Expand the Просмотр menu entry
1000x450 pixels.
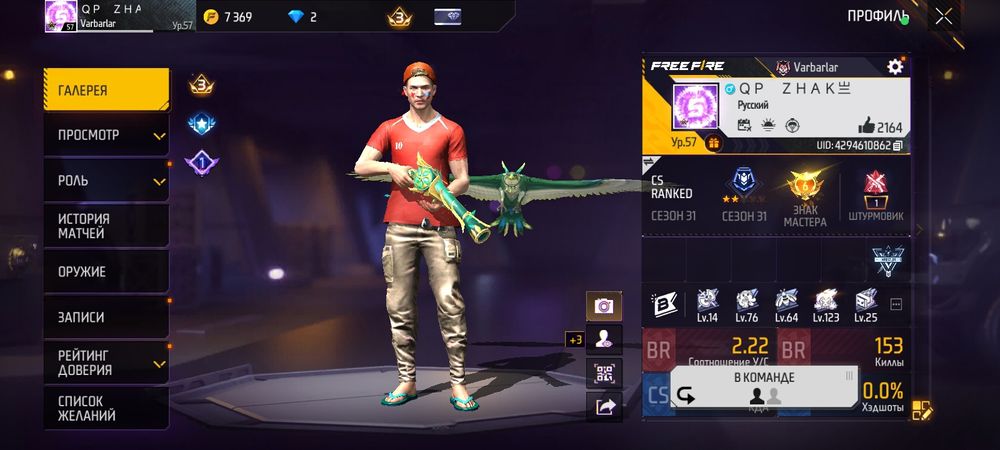pos(105,135)
